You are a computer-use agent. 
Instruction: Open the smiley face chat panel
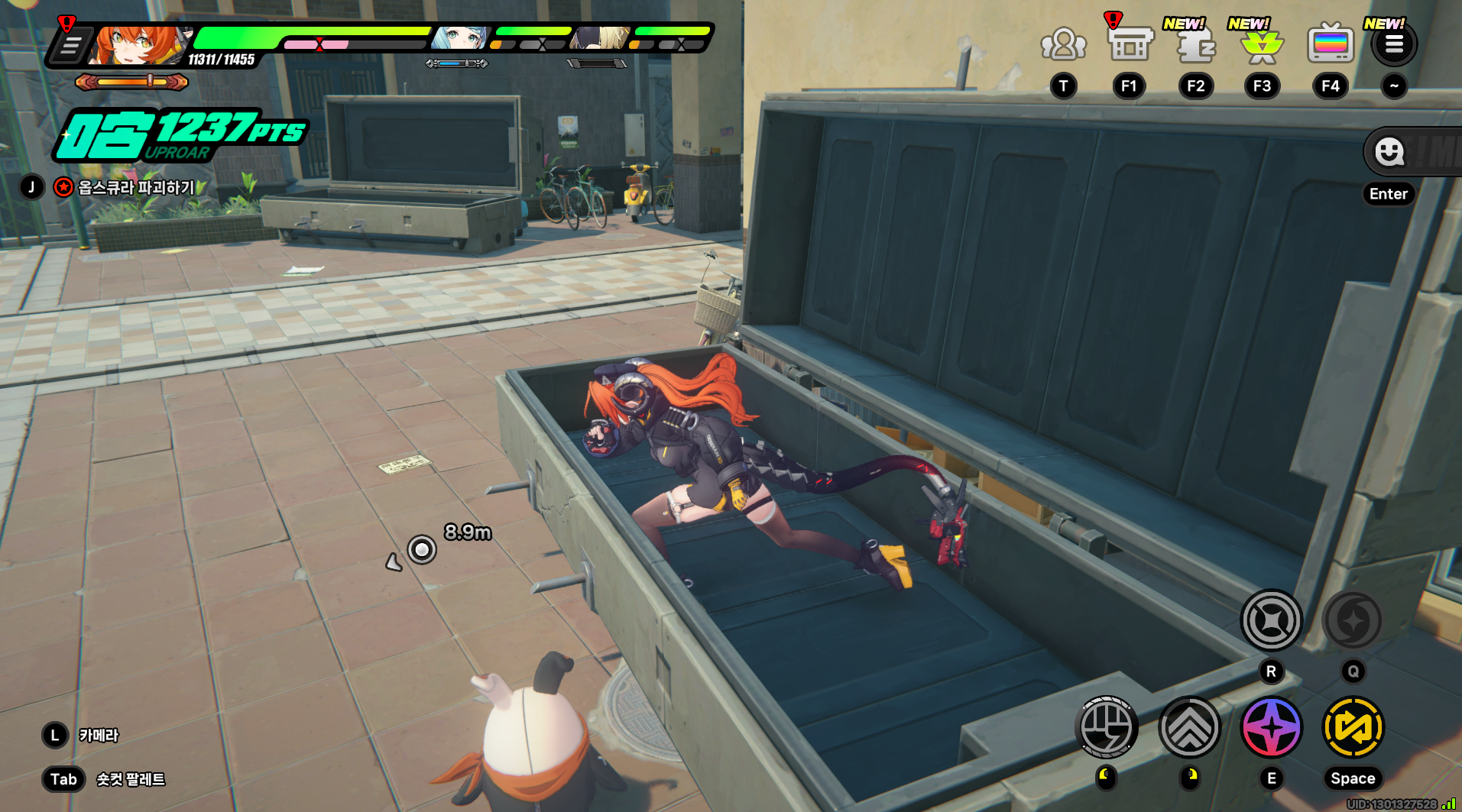[x=1389, y=152]
